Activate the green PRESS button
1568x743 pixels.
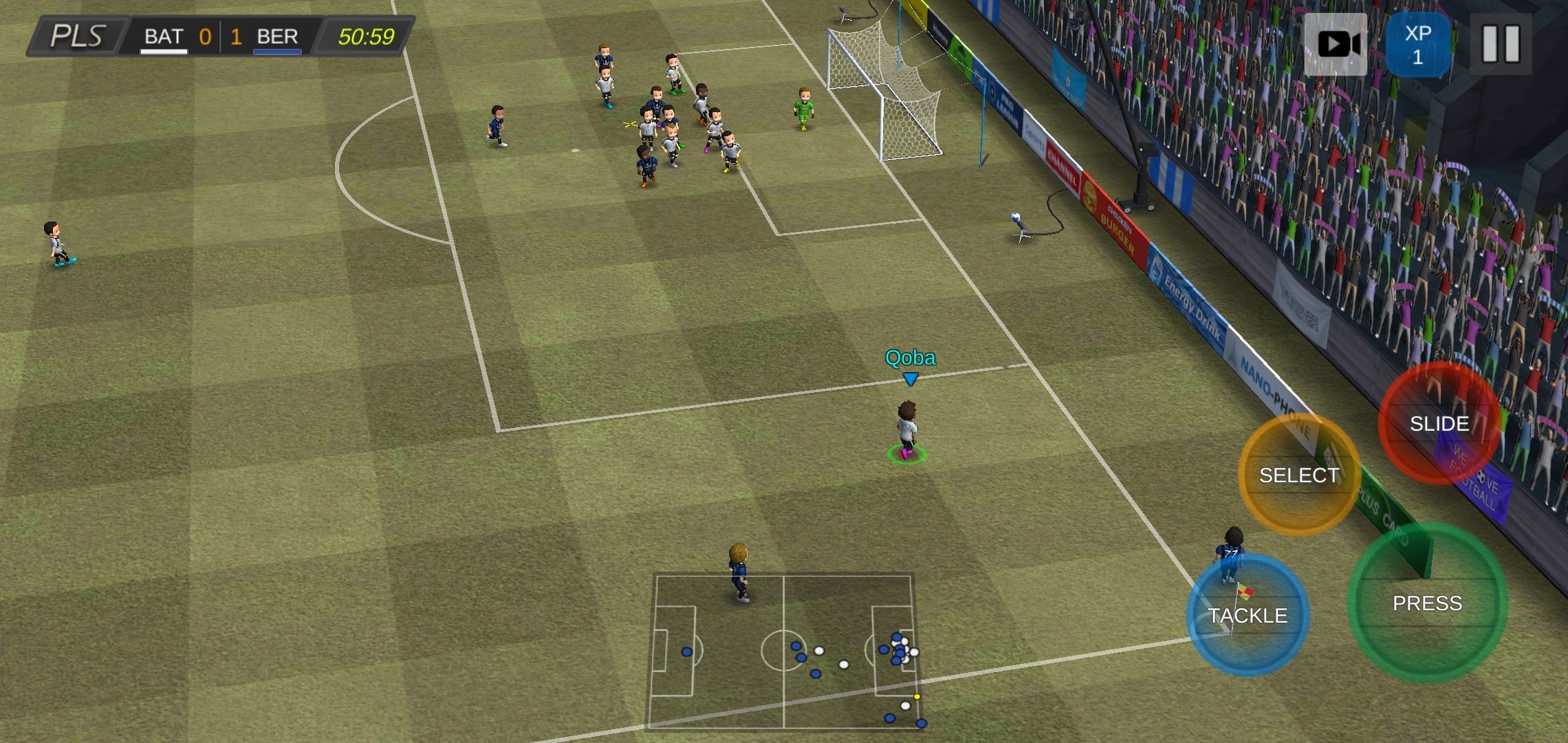[x=1427, y=603]
